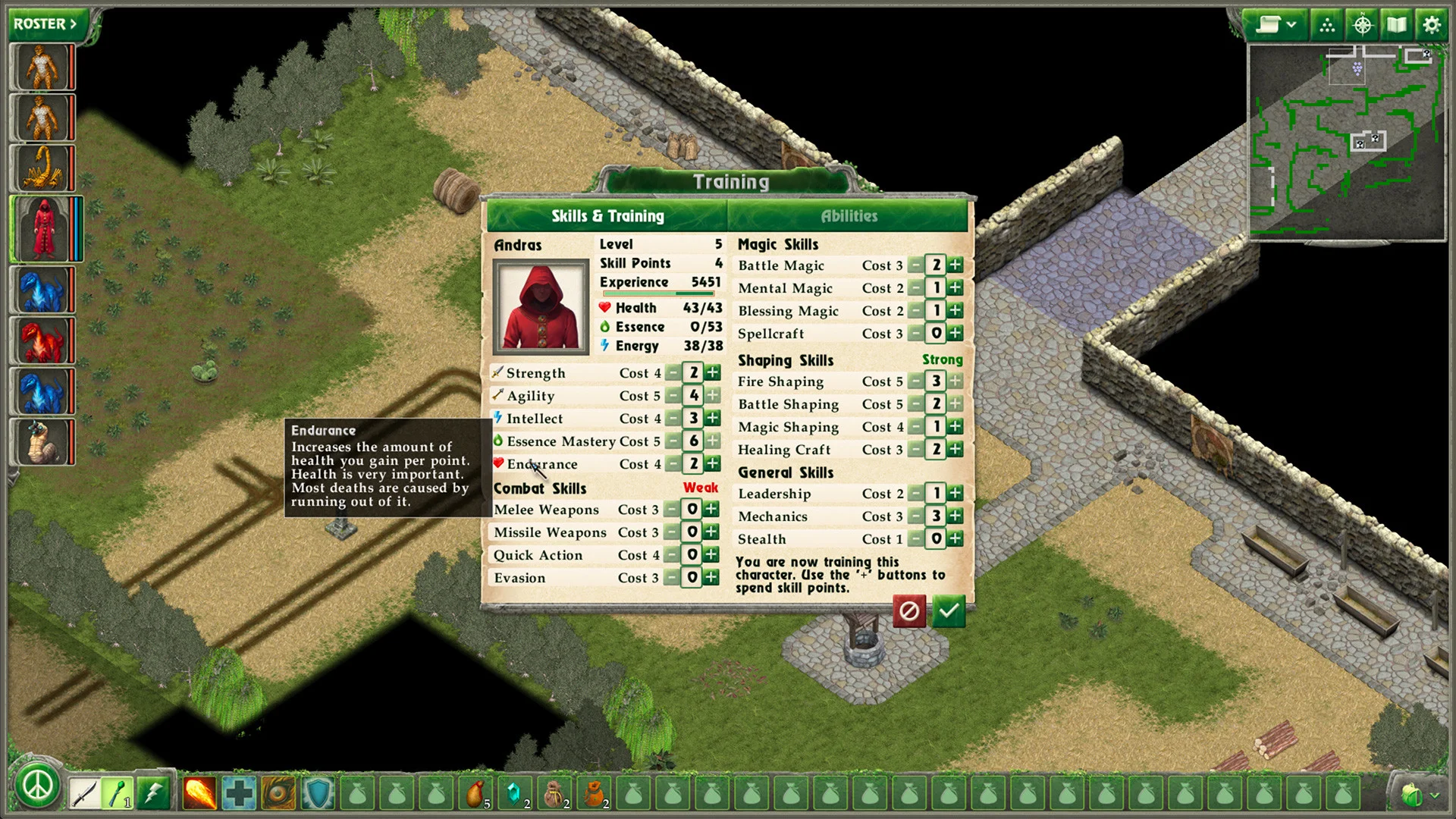Add a point to Melee Weapons
The image size is (1456, 819).
pyautogui.click(x=711, y=510)
